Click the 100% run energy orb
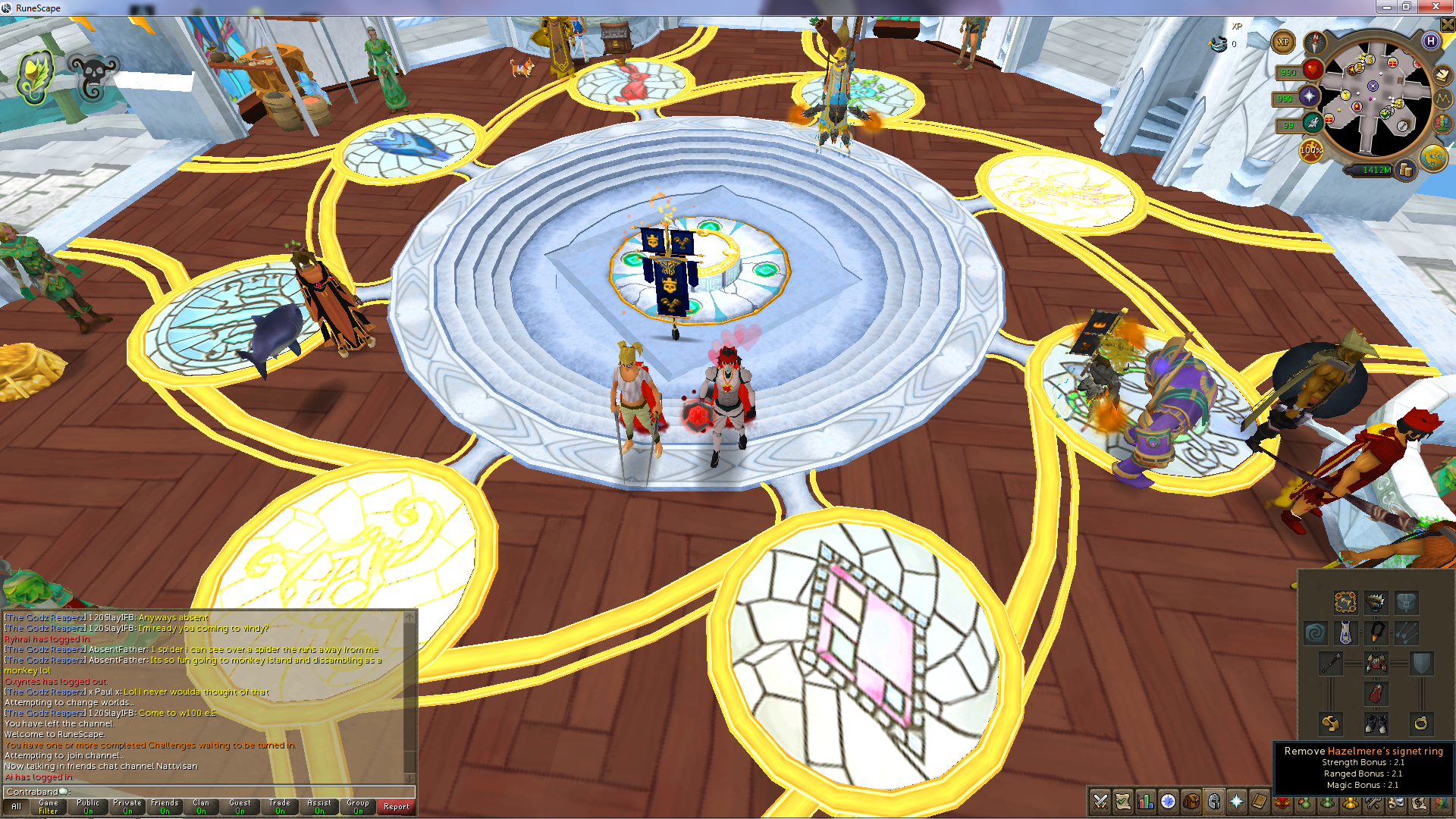Screen dimensions: 1456x819 click(x=1311, y=151)
